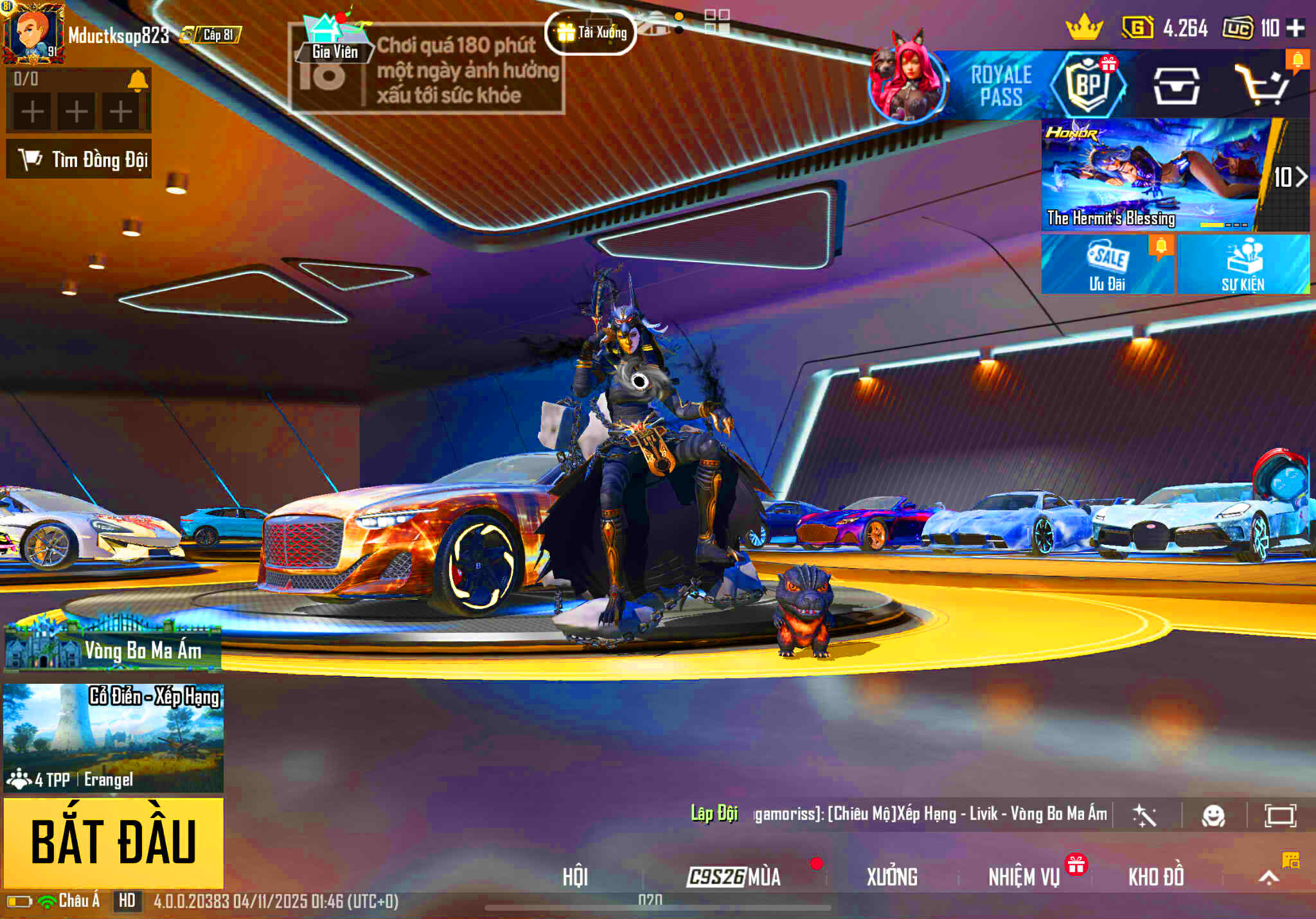Open the Lập Đội team recruitment chat

click(x=714, y=814)
